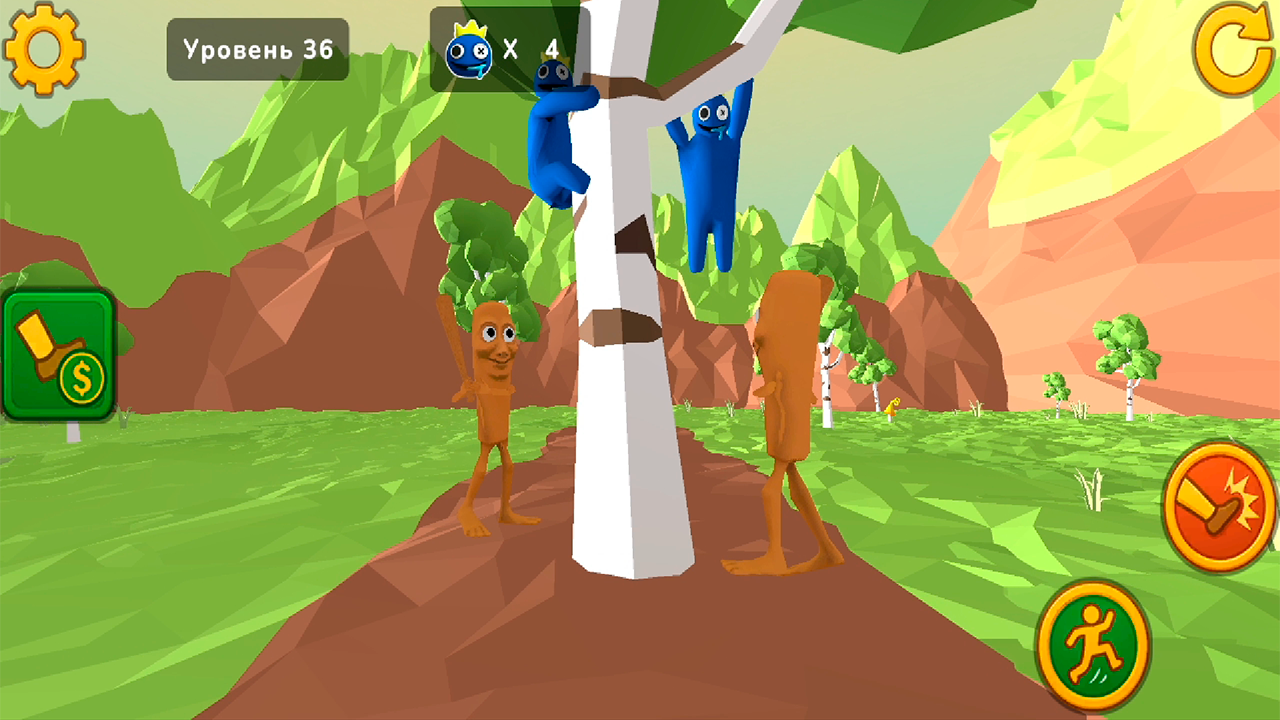Screen dimensions: 1280x720
Task: Open the weapon shop via green hammer icon
Action: point(55,350)
